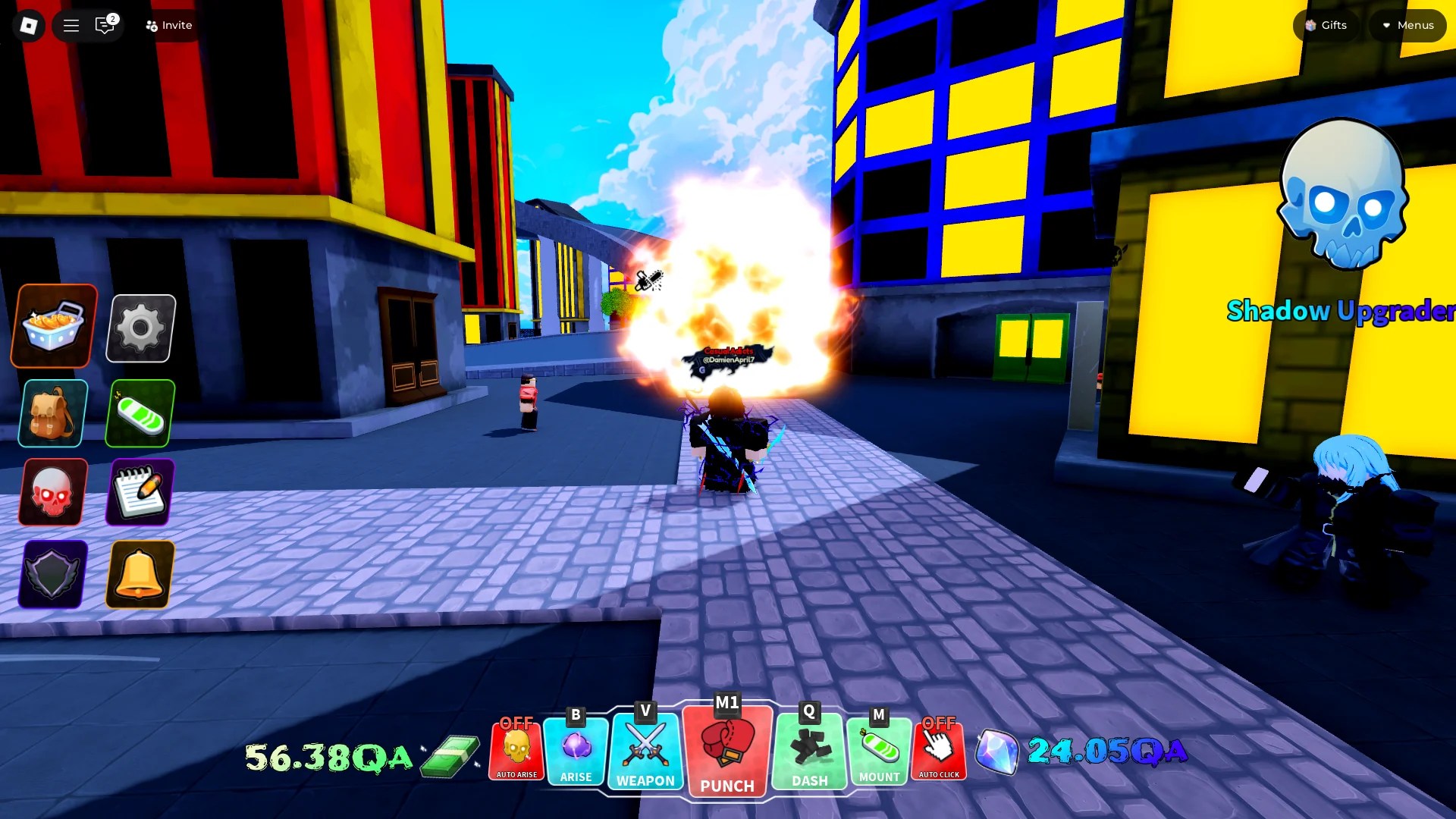Select the shield rank icon
This screenshot has height=819, width=1456.
51,575
